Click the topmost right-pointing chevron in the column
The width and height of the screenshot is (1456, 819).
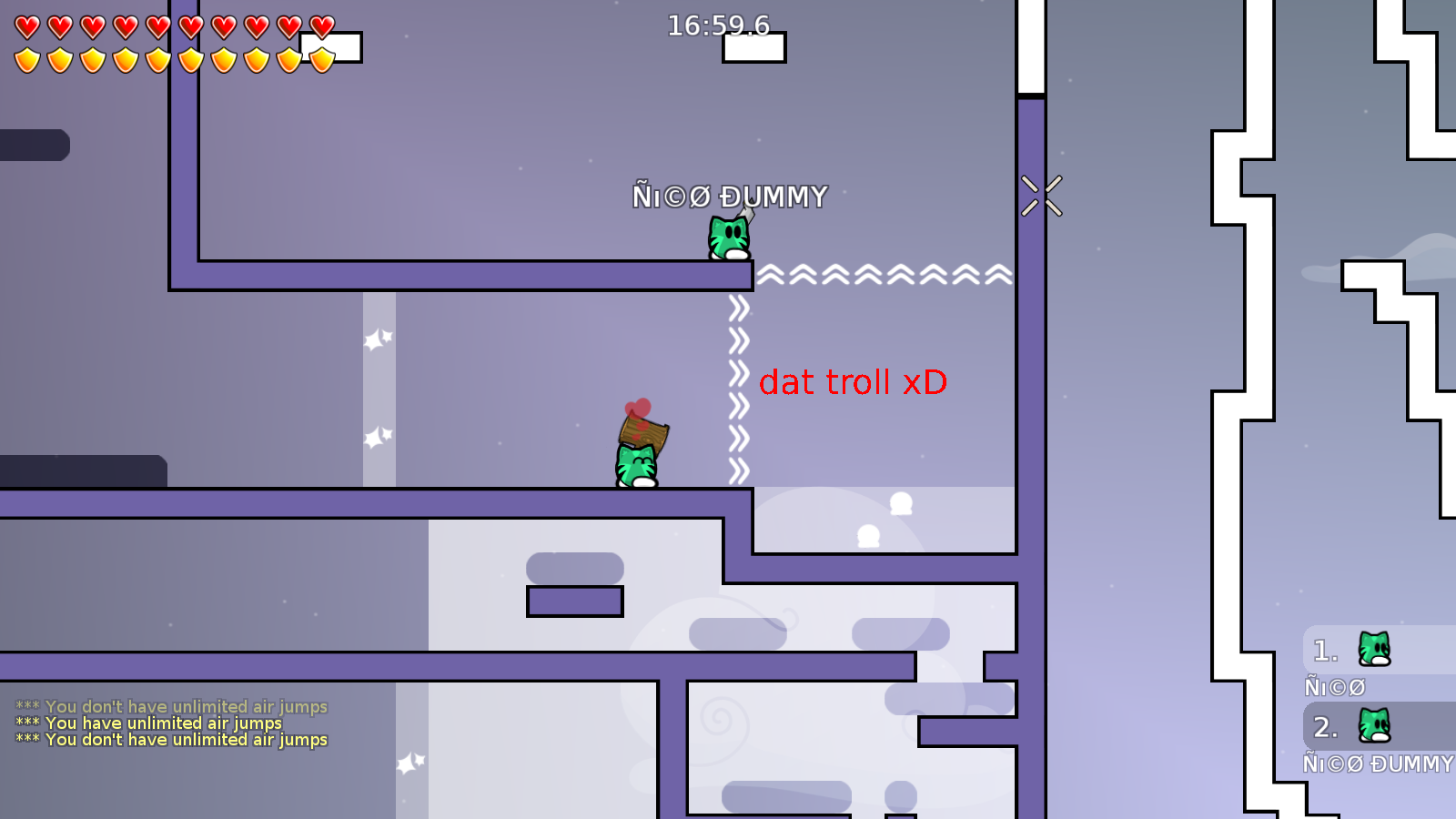coord(738,310)
